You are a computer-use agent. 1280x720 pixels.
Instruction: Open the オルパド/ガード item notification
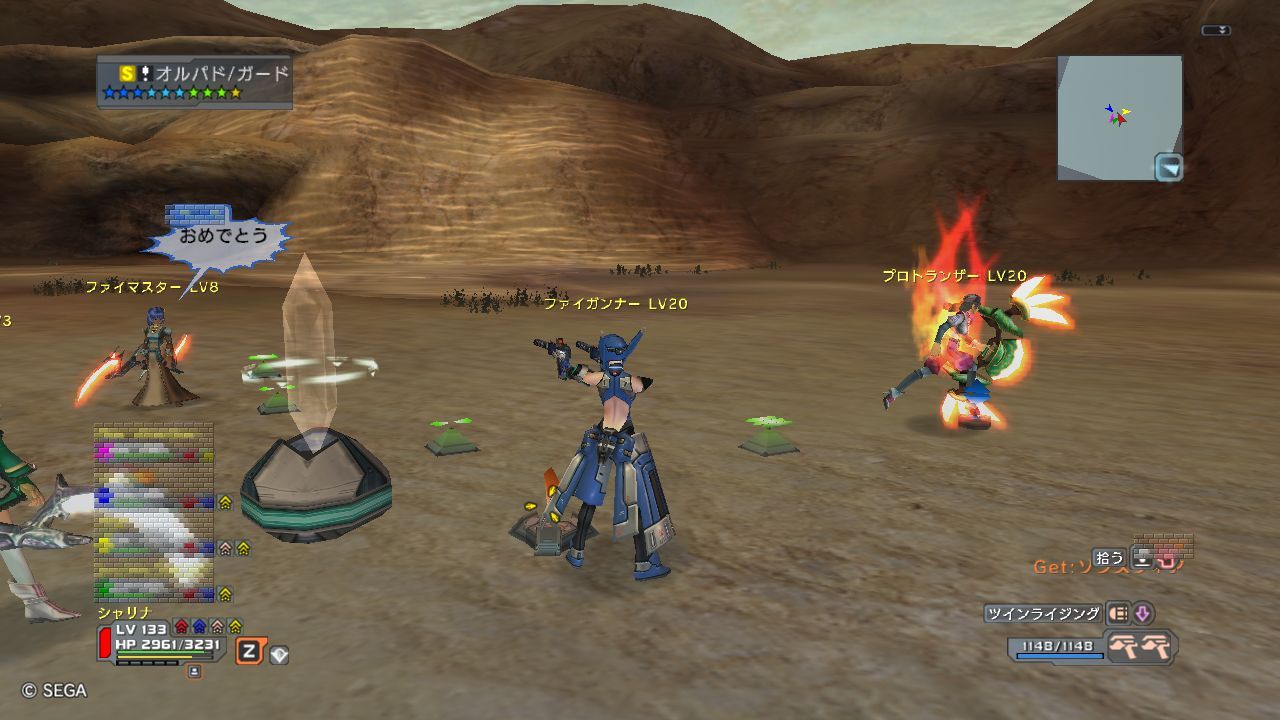[195, 82]
